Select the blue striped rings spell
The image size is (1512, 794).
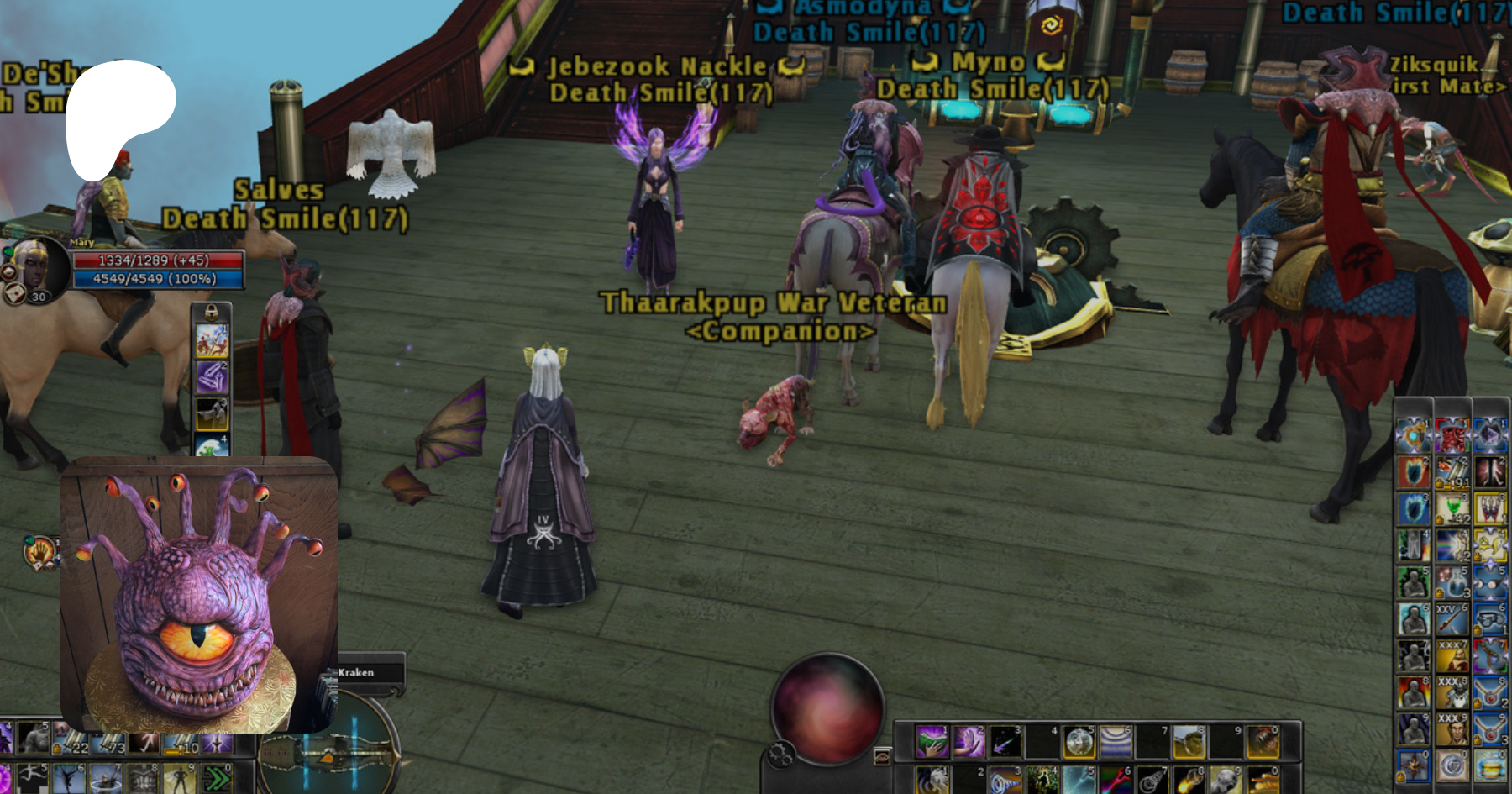(1116, 742)
